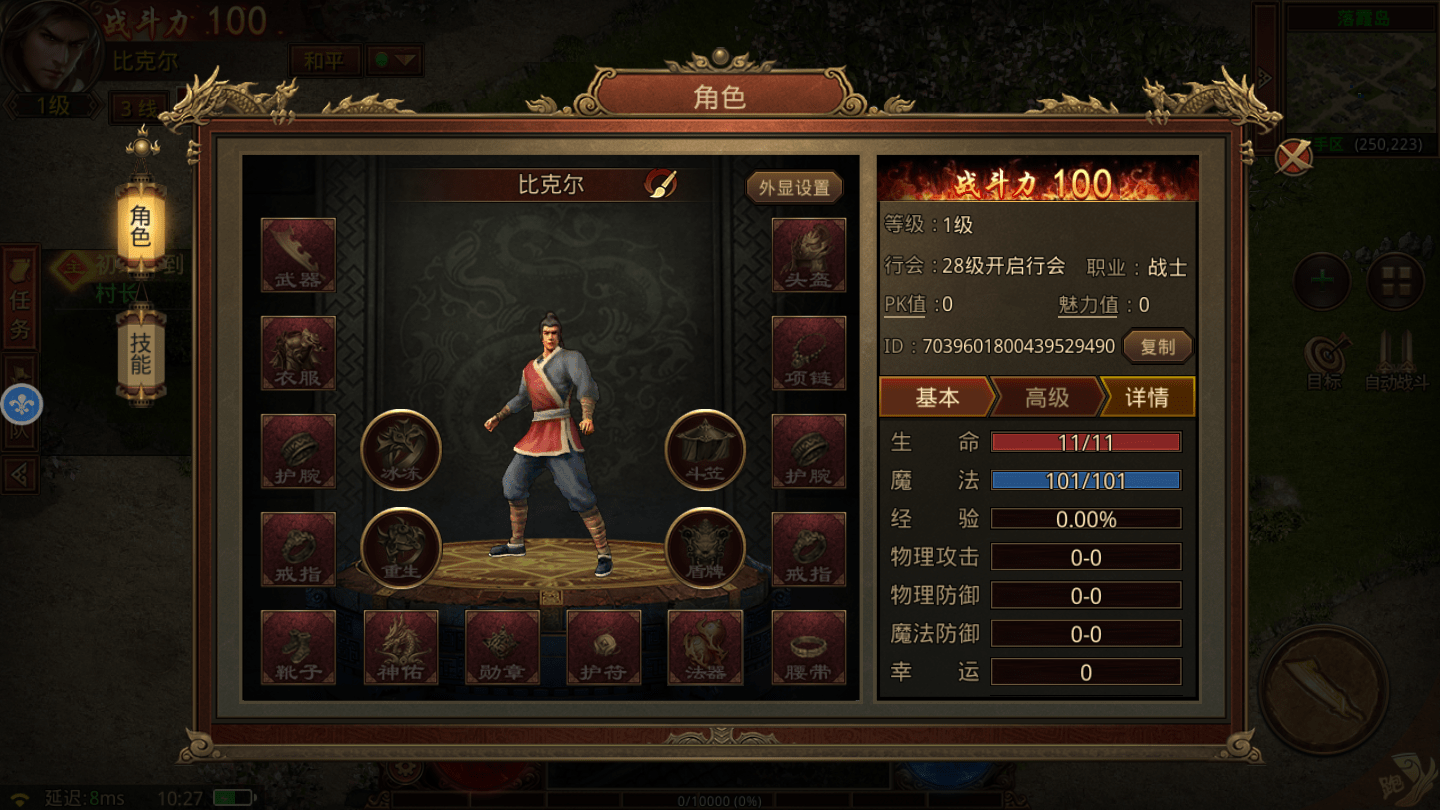Pick the 勋章 medal equipment slot

502,647
